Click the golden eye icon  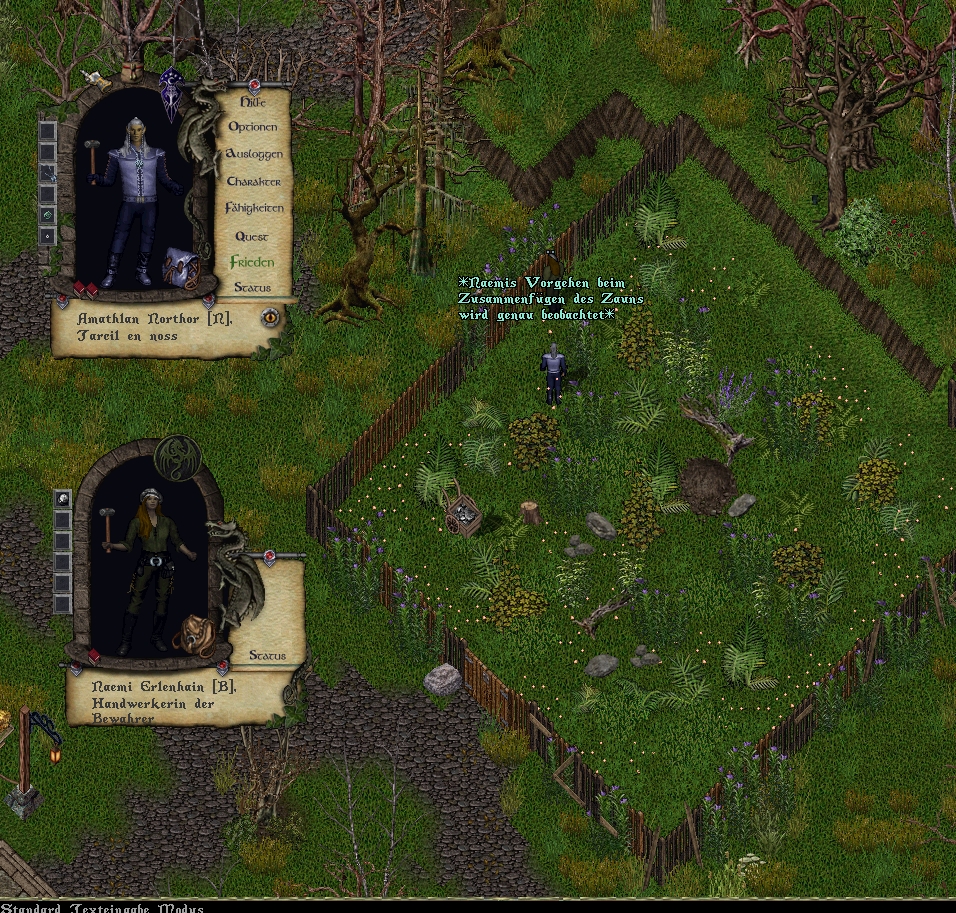pos(270,317)
